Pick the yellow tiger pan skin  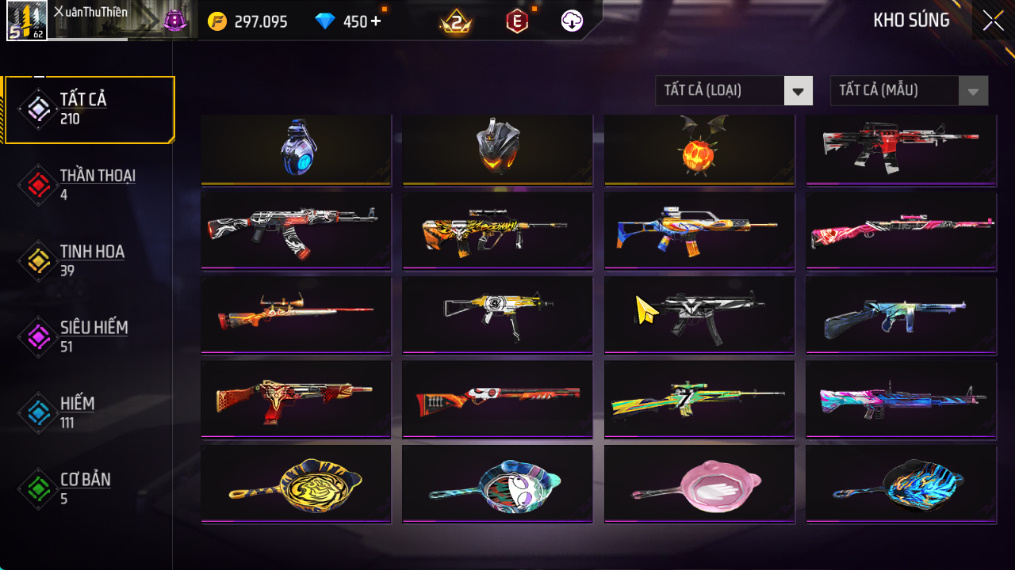click(296, 484)
